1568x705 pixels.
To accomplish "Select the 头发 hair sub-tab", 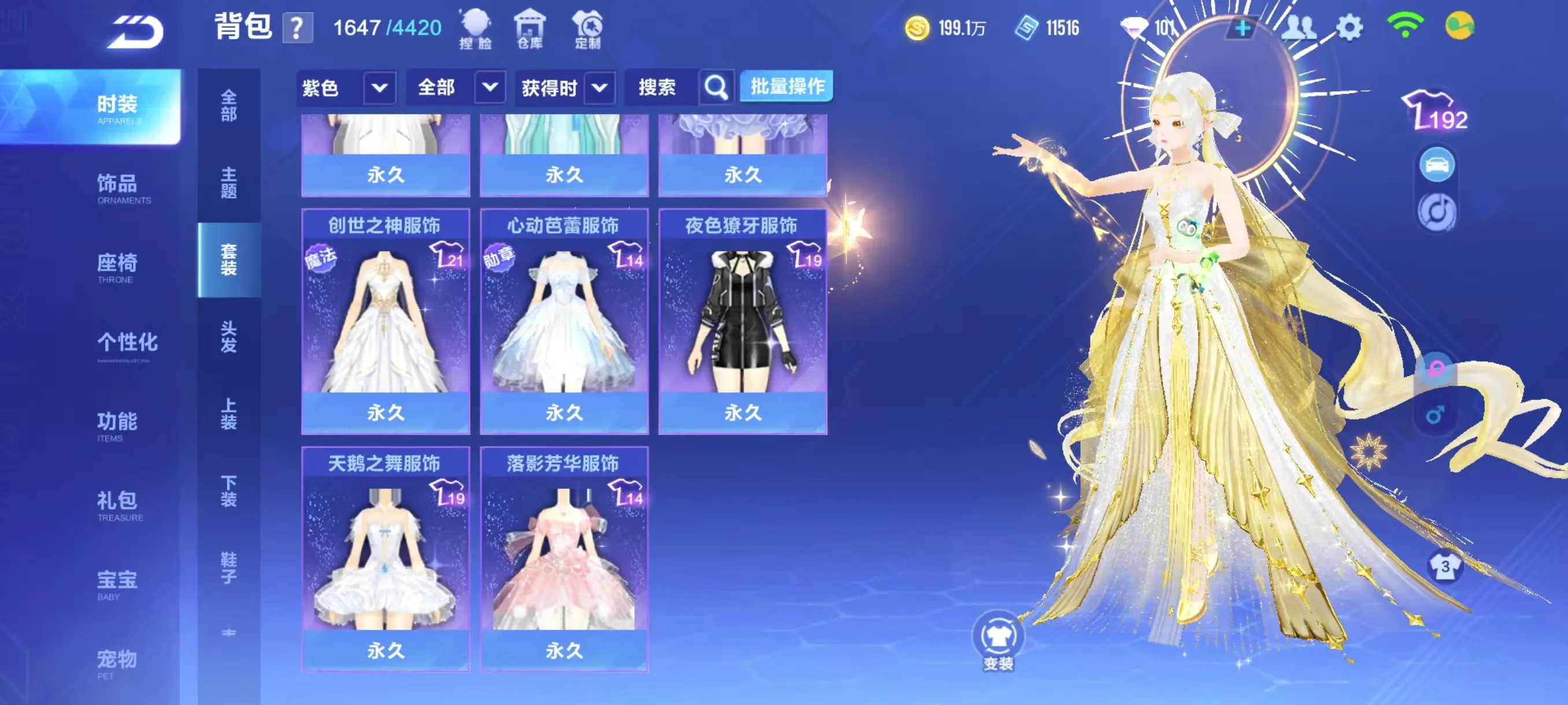I will (x=229, y=336).
